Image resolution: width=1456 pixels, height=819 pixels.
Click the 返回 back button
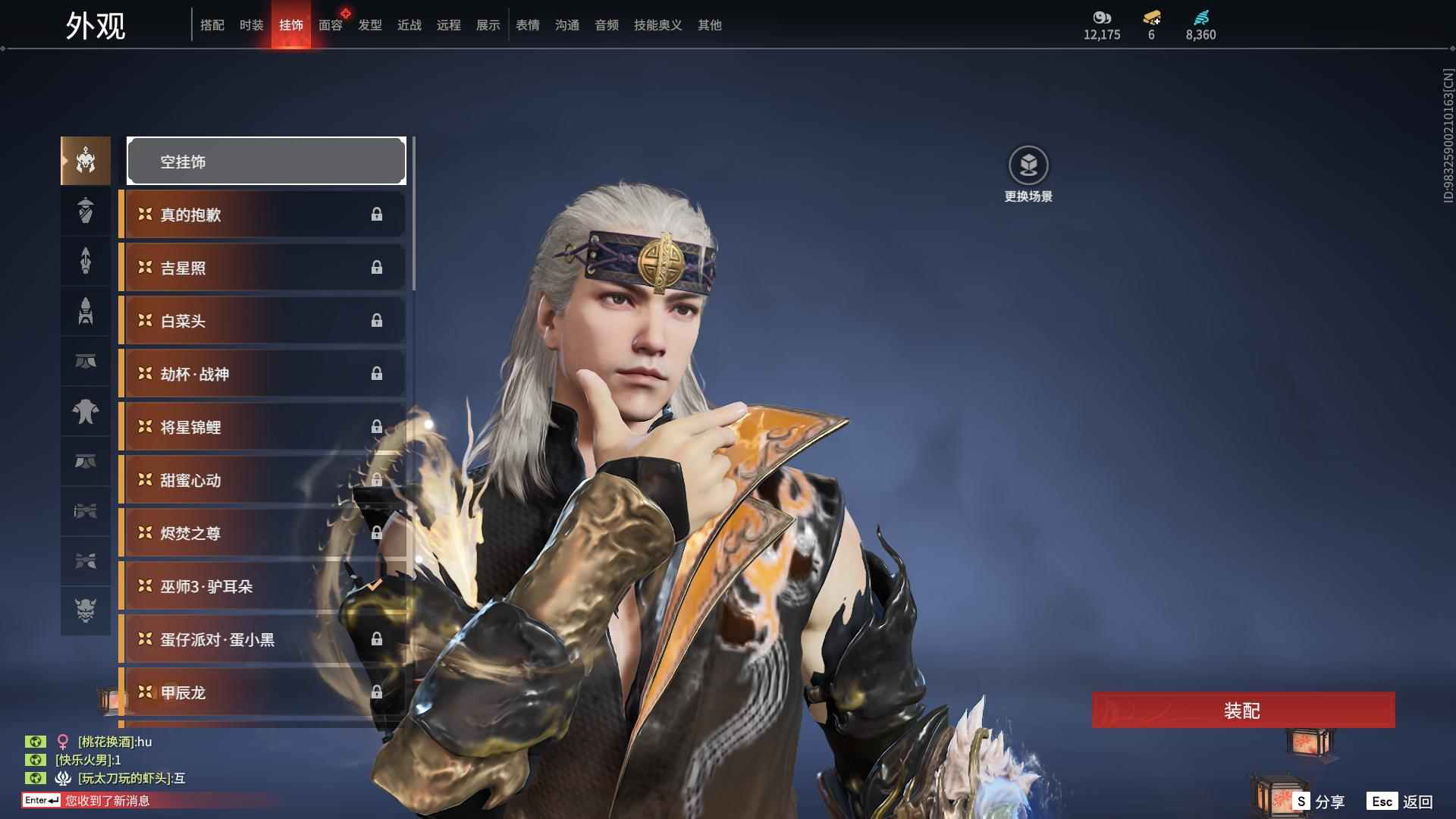1401,802
